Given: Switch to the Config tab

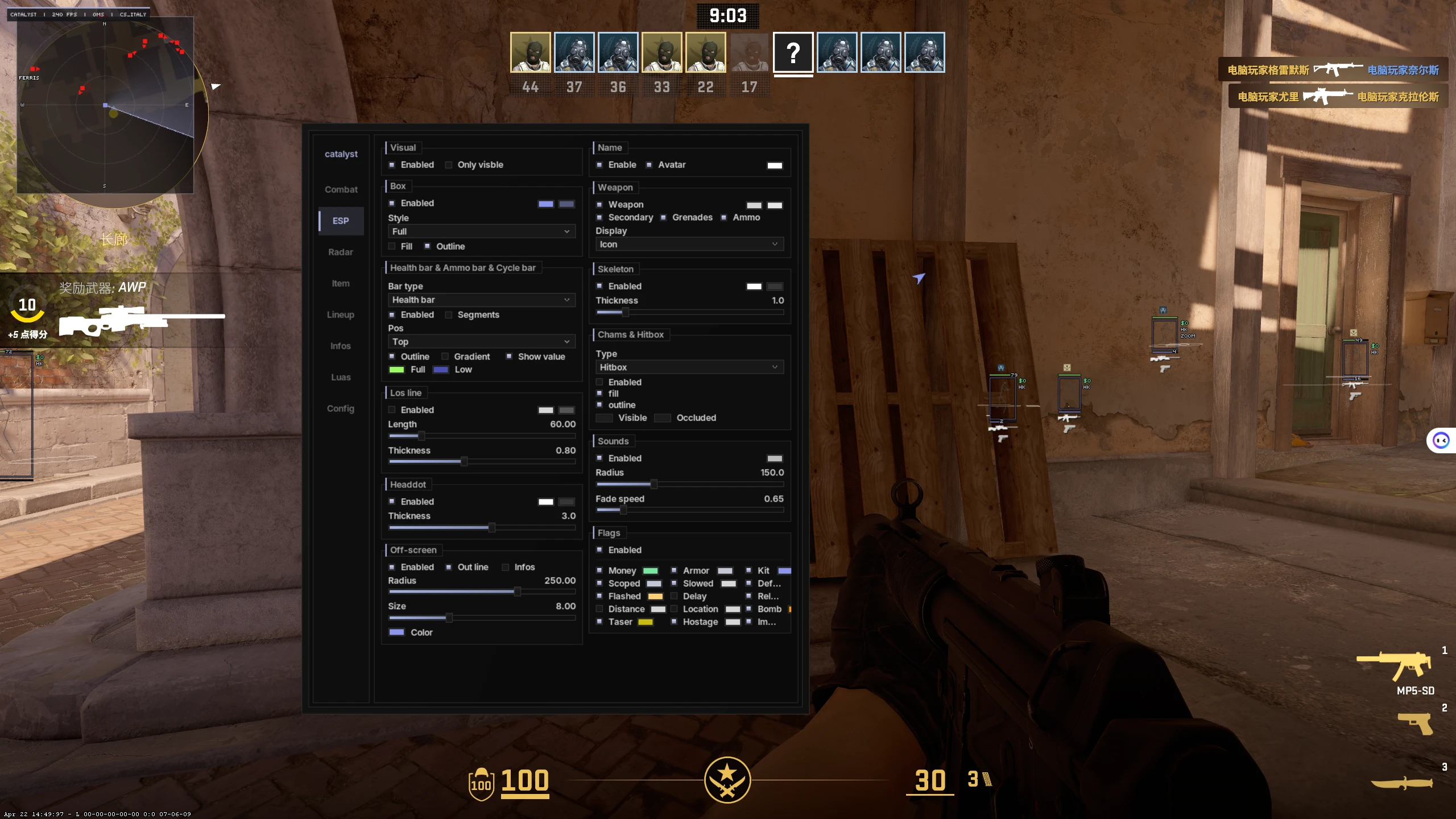Looking at the screenshot, I should click(340, 408).
